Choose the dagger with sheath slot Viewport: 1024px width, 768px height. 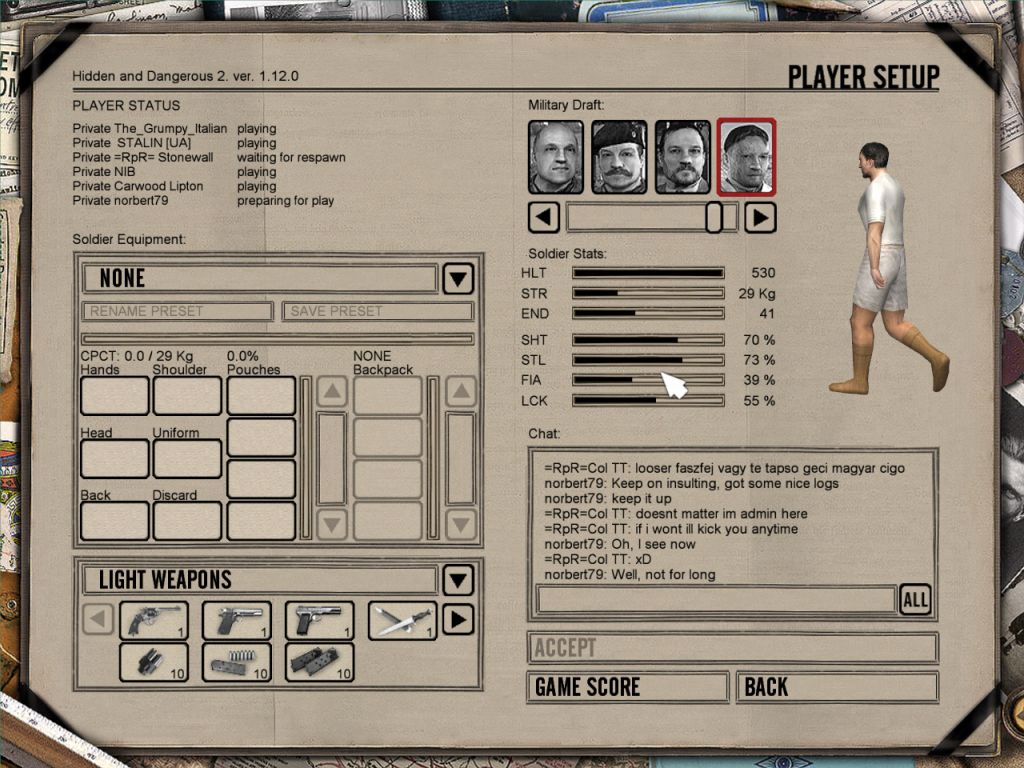[402, 620]
